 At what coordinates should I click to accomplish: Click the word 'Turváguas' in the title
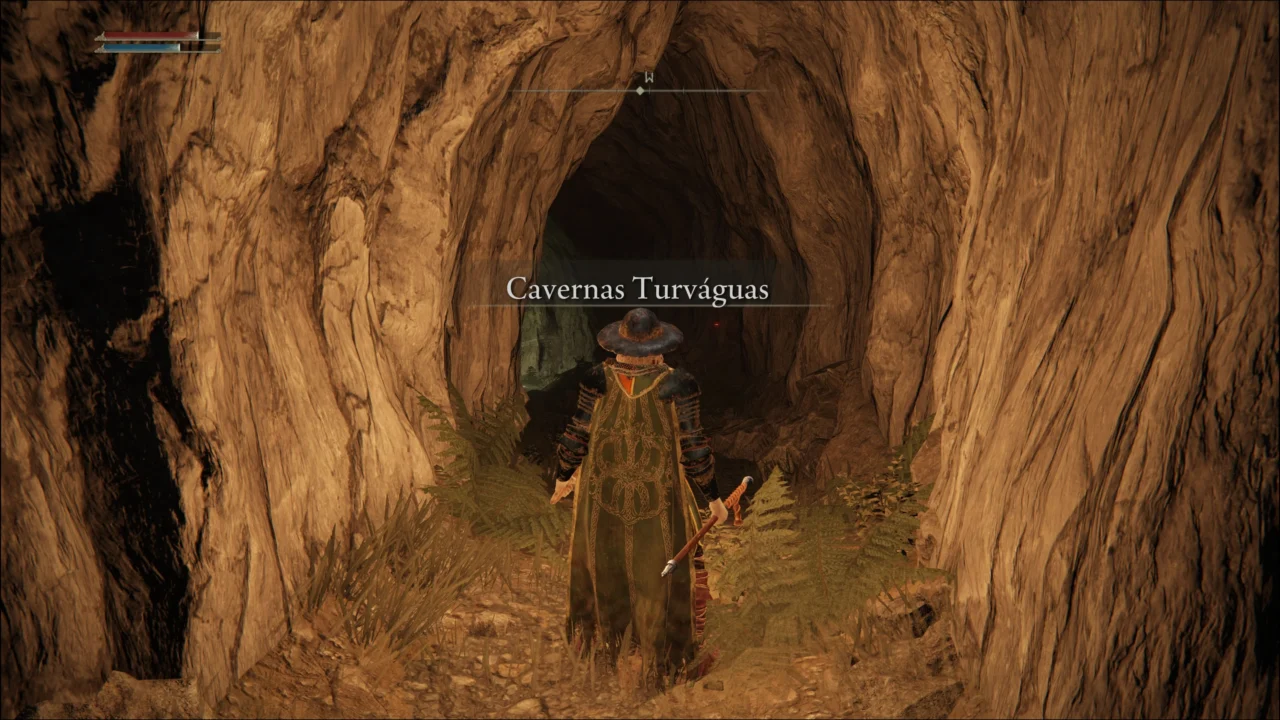(705, 290)
